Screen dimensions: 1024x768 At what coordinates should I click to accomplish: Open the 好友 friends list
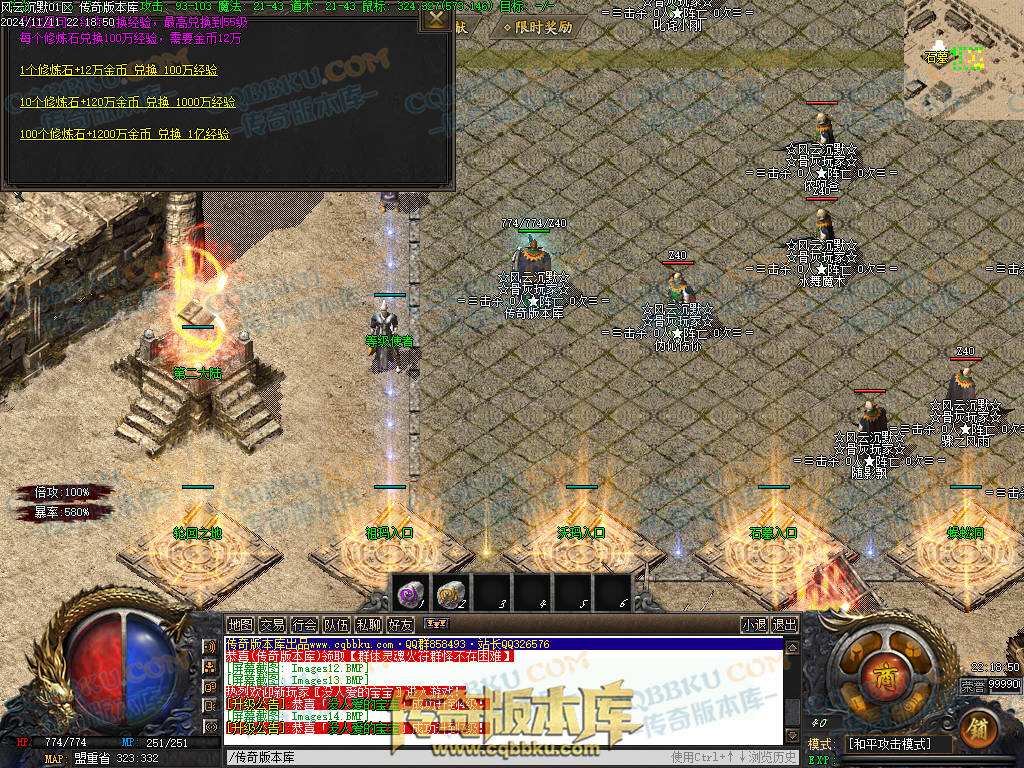click(400, 625)
